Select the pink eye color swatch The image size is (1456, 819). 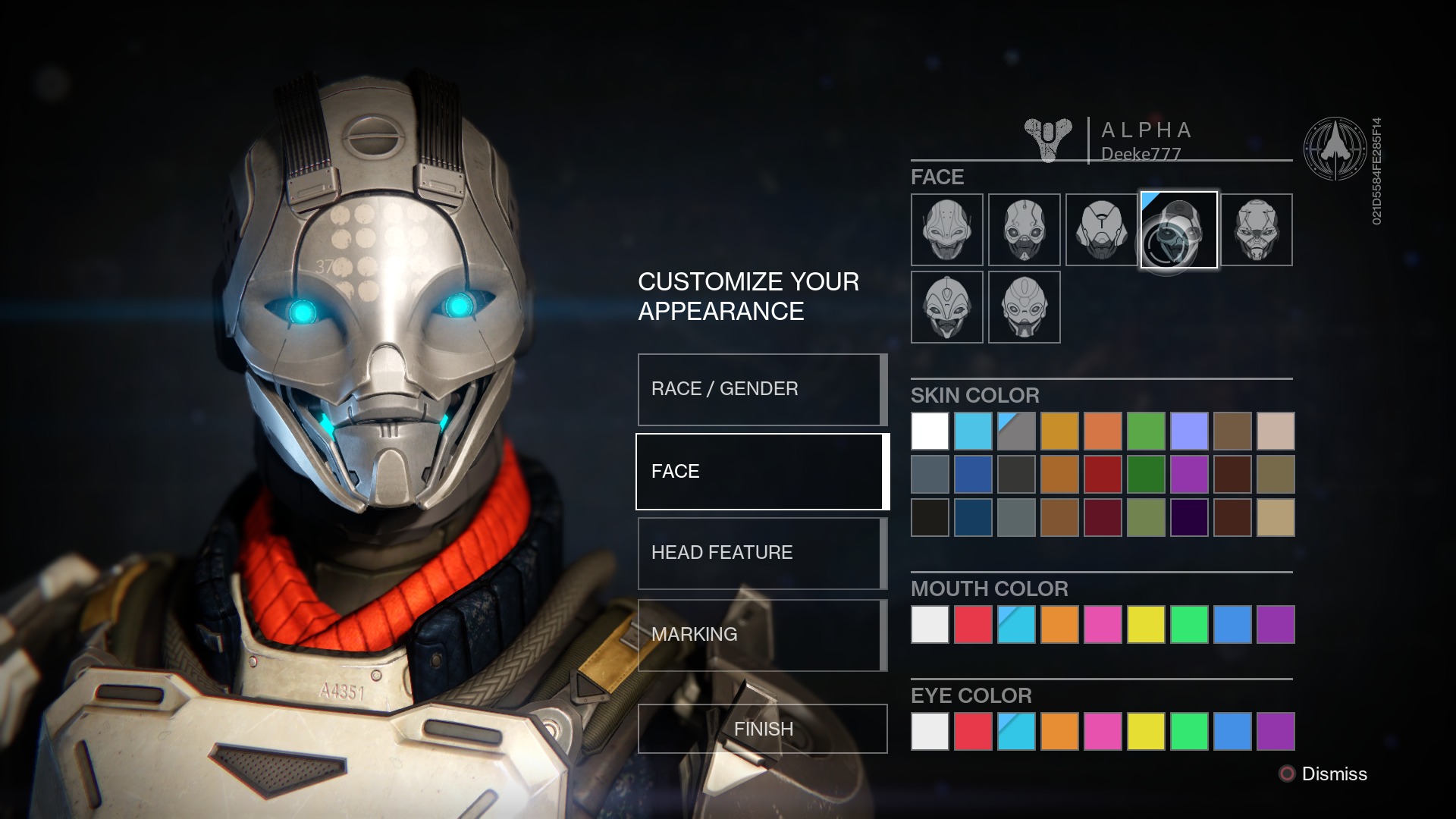(1103, 731)
